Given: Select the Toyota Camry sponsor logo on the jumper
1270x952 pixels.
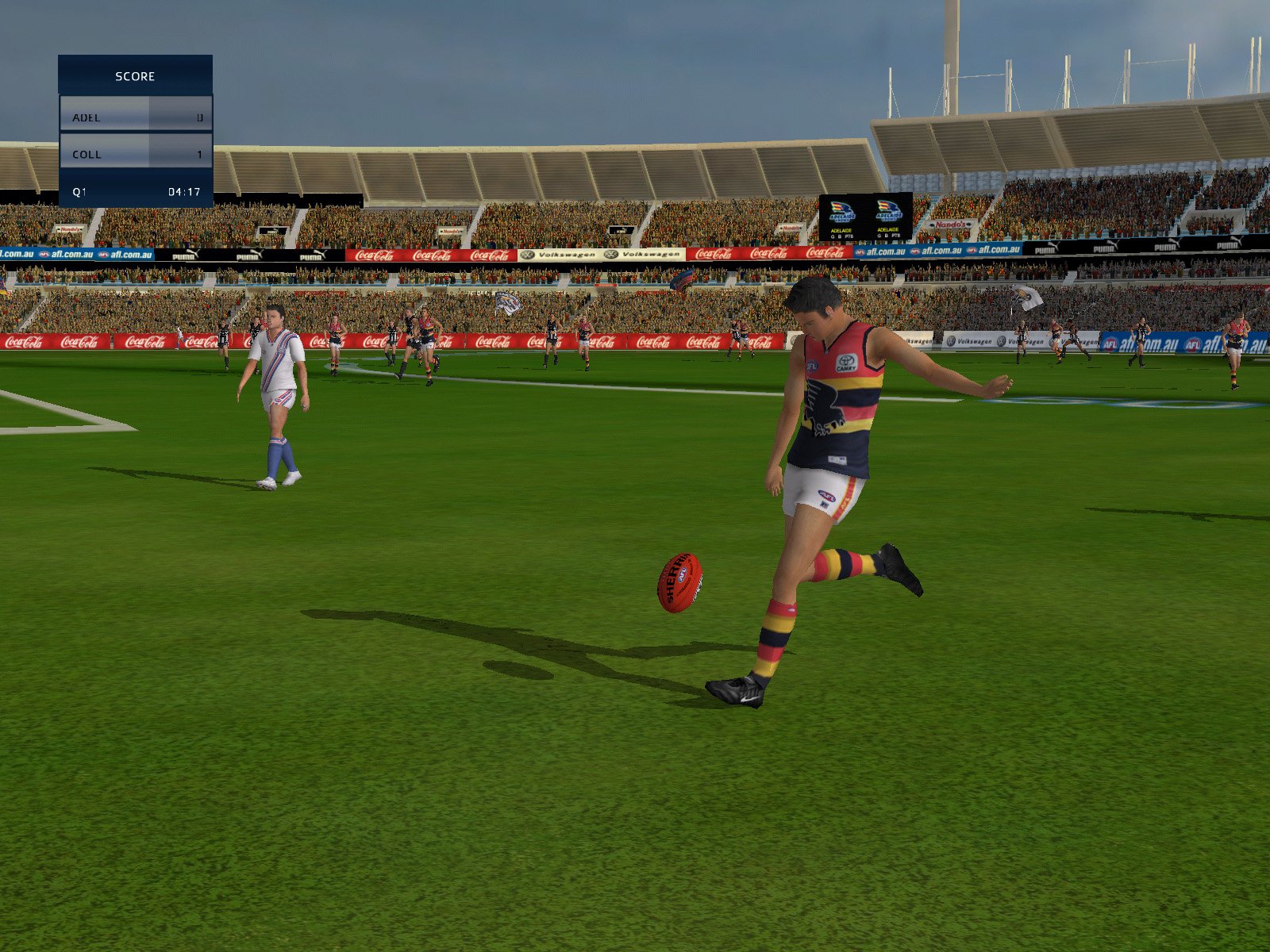Looking at the screenshot, I should (846, 362).
